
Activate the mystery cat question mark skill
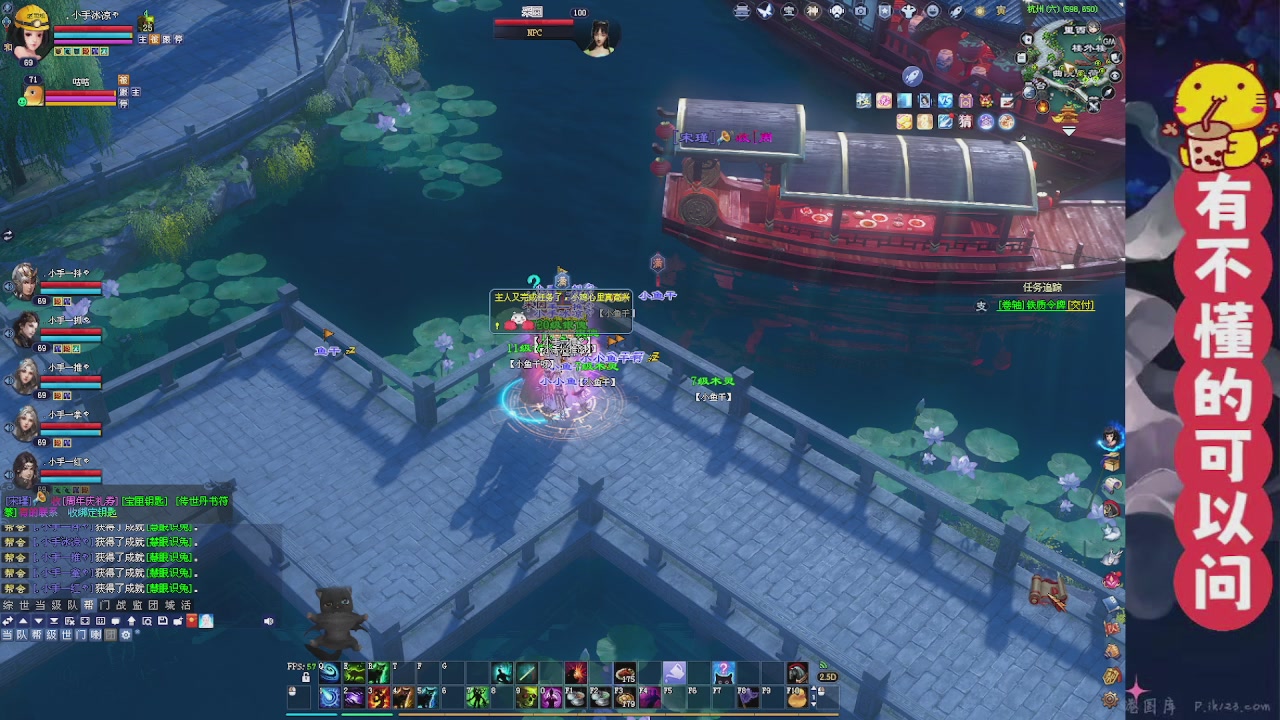pyautogui.click(x=723, y=673)
